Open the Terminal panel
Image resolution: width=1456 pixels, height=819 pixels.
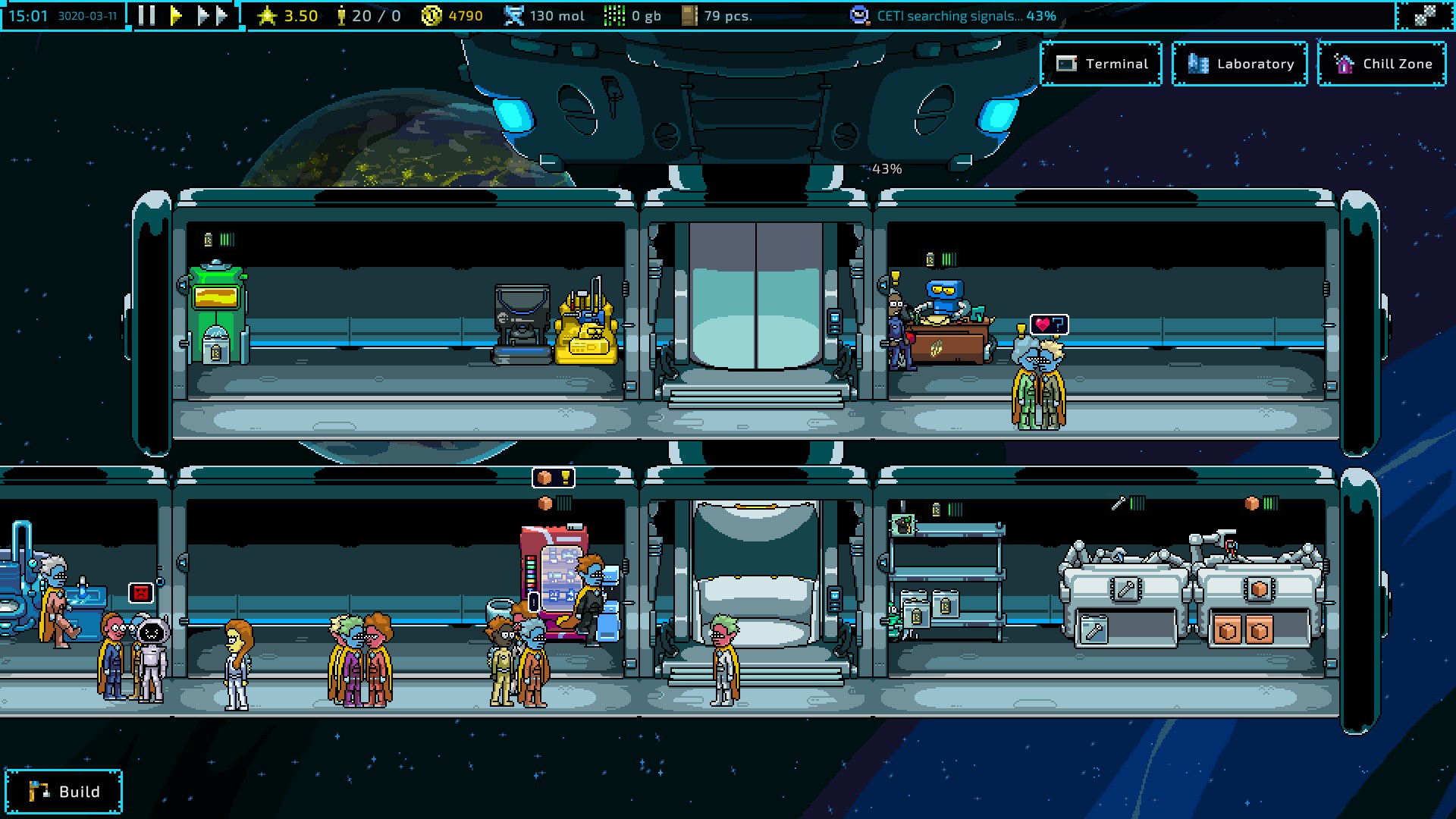[x=1101, y=64]
